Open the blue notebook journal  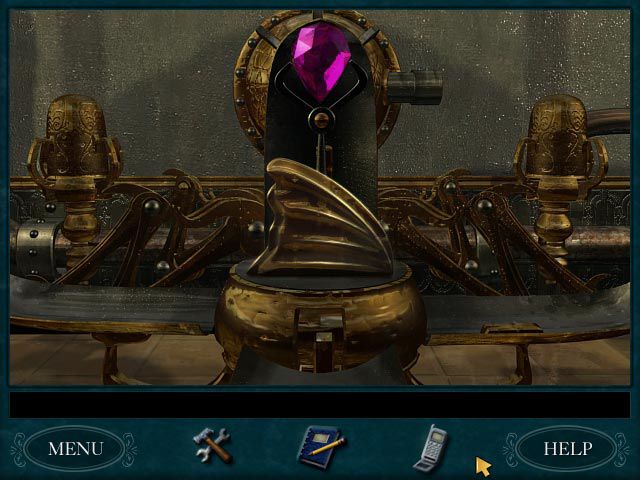point(321,445)
